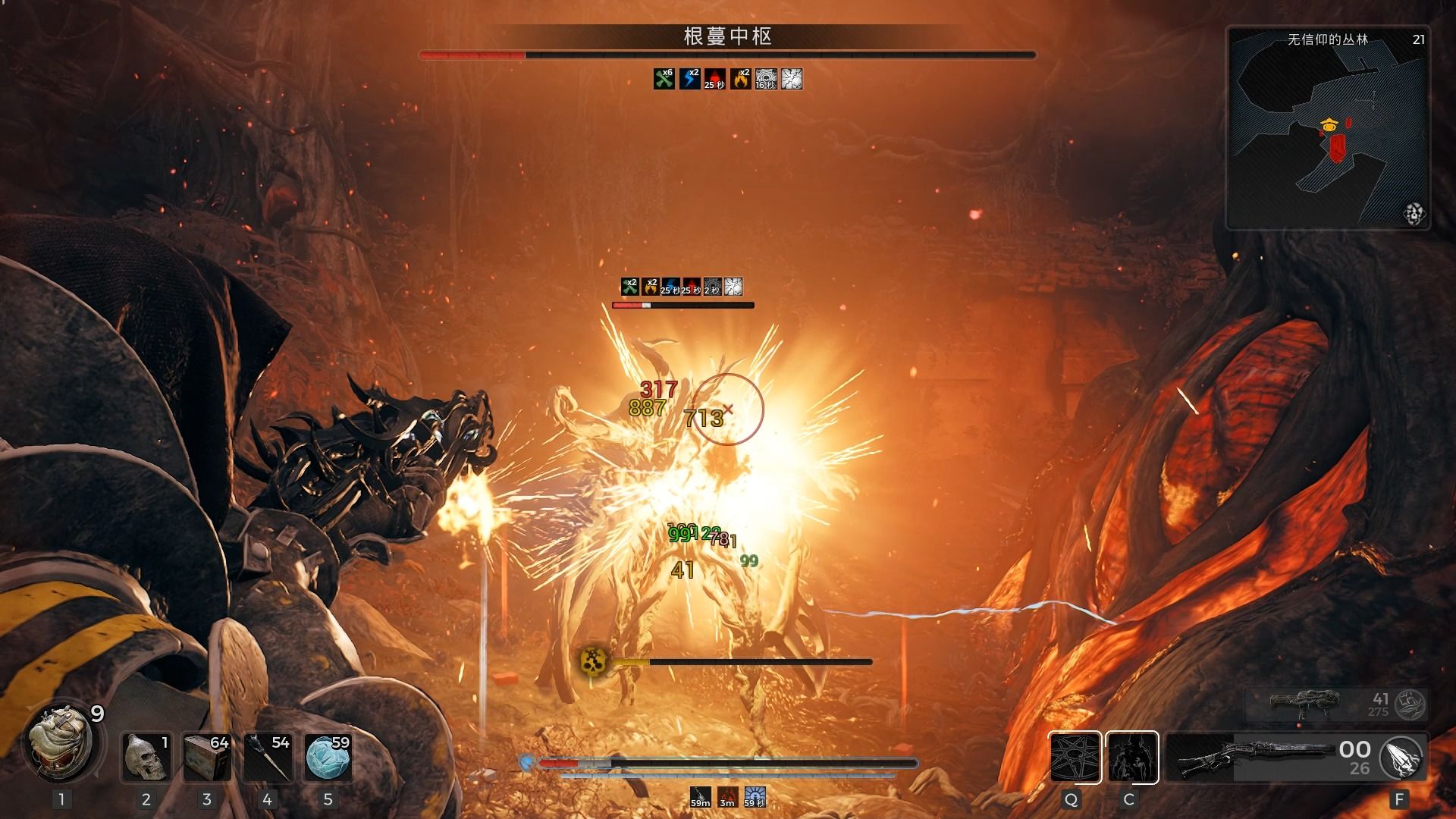Use the blue orb consumable slot

tap(328, 757)
